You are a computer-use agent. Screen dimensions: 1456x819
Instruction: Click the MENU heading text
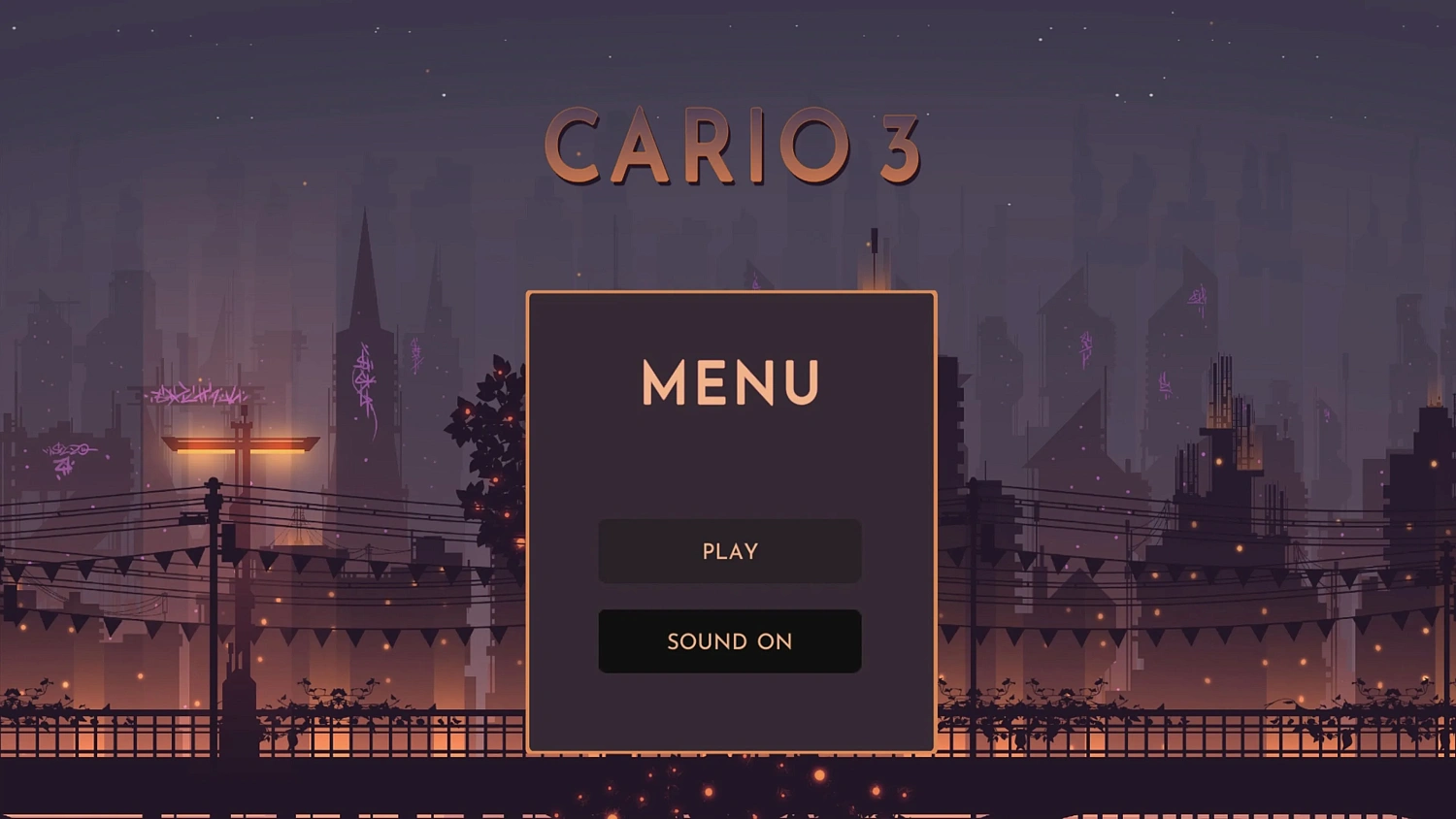pyautogui.click(x=729, y=382)
